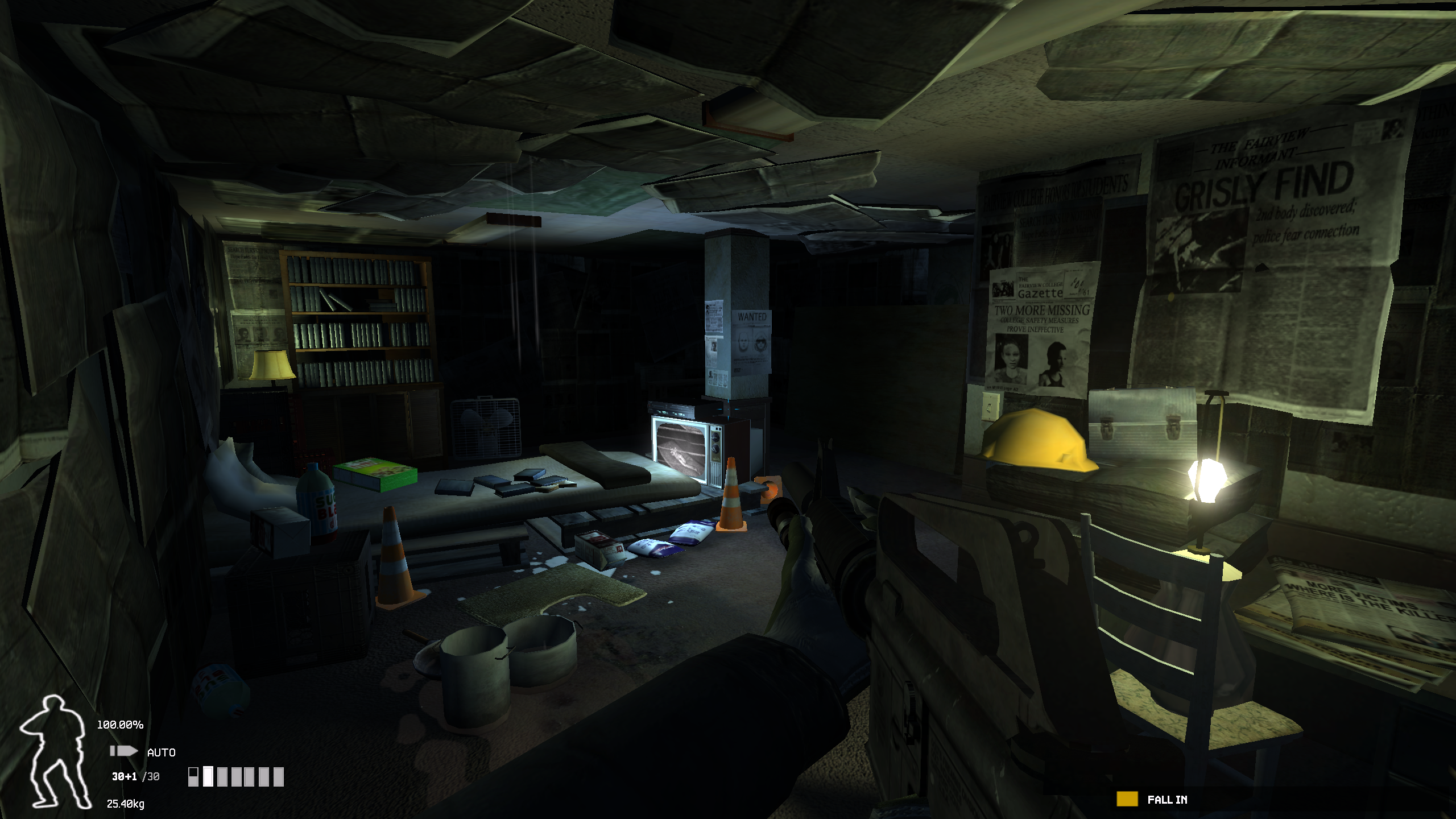
Task: Click the officer silhouette status icon
Action: coord(54,751)
